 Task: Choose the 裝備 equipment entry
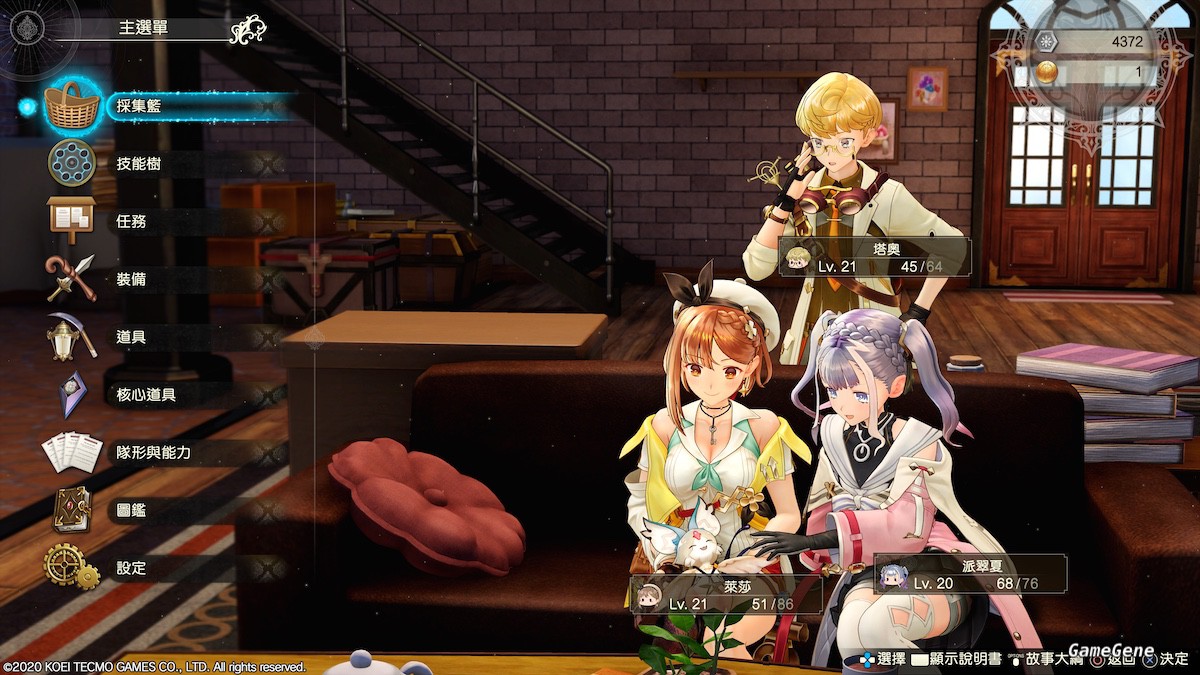click(x=131, y=279)
